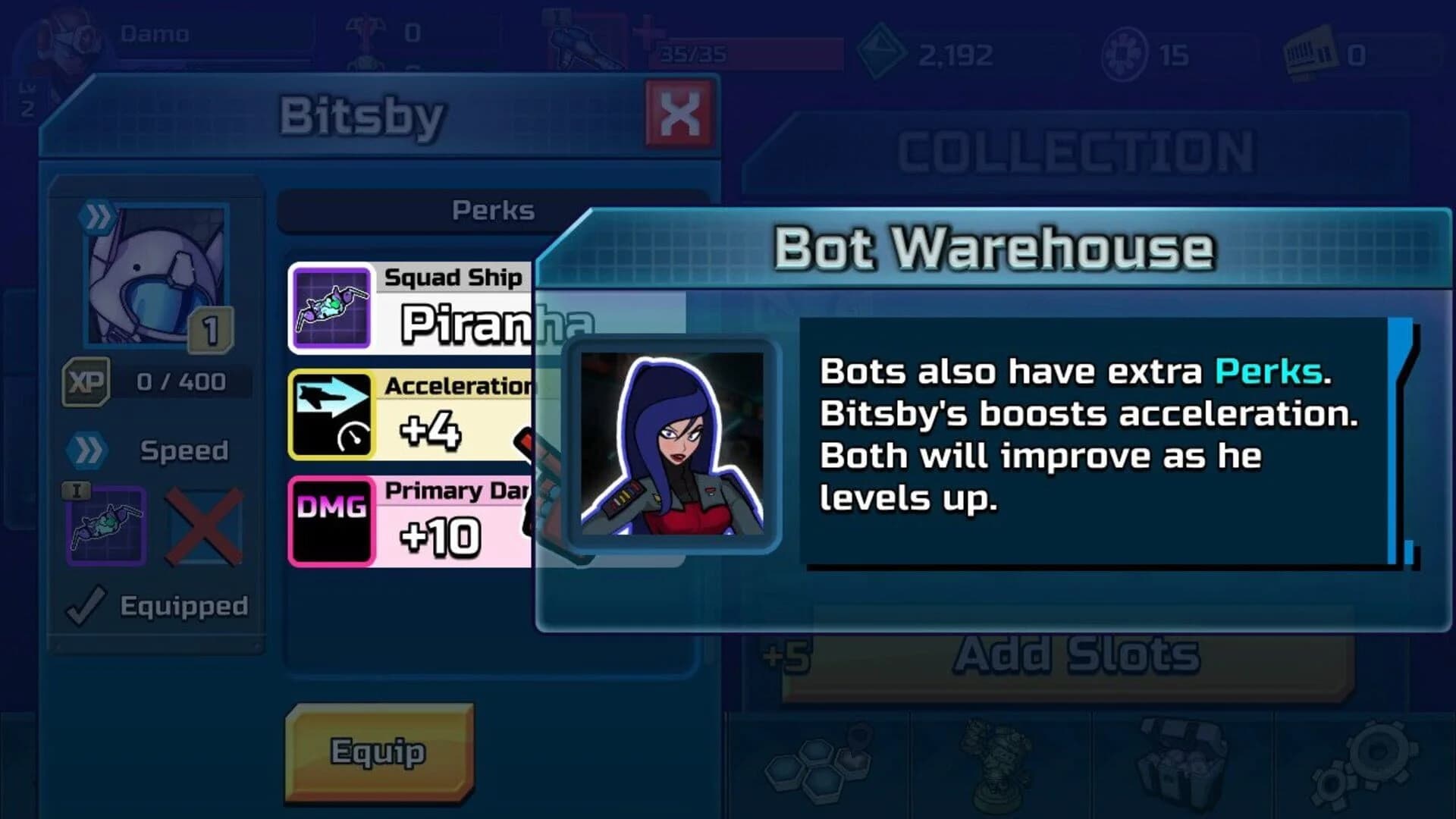Select the DMG Primary Damage perk icon
Screen dimensions: 1456x819
(x=330, y=522)
